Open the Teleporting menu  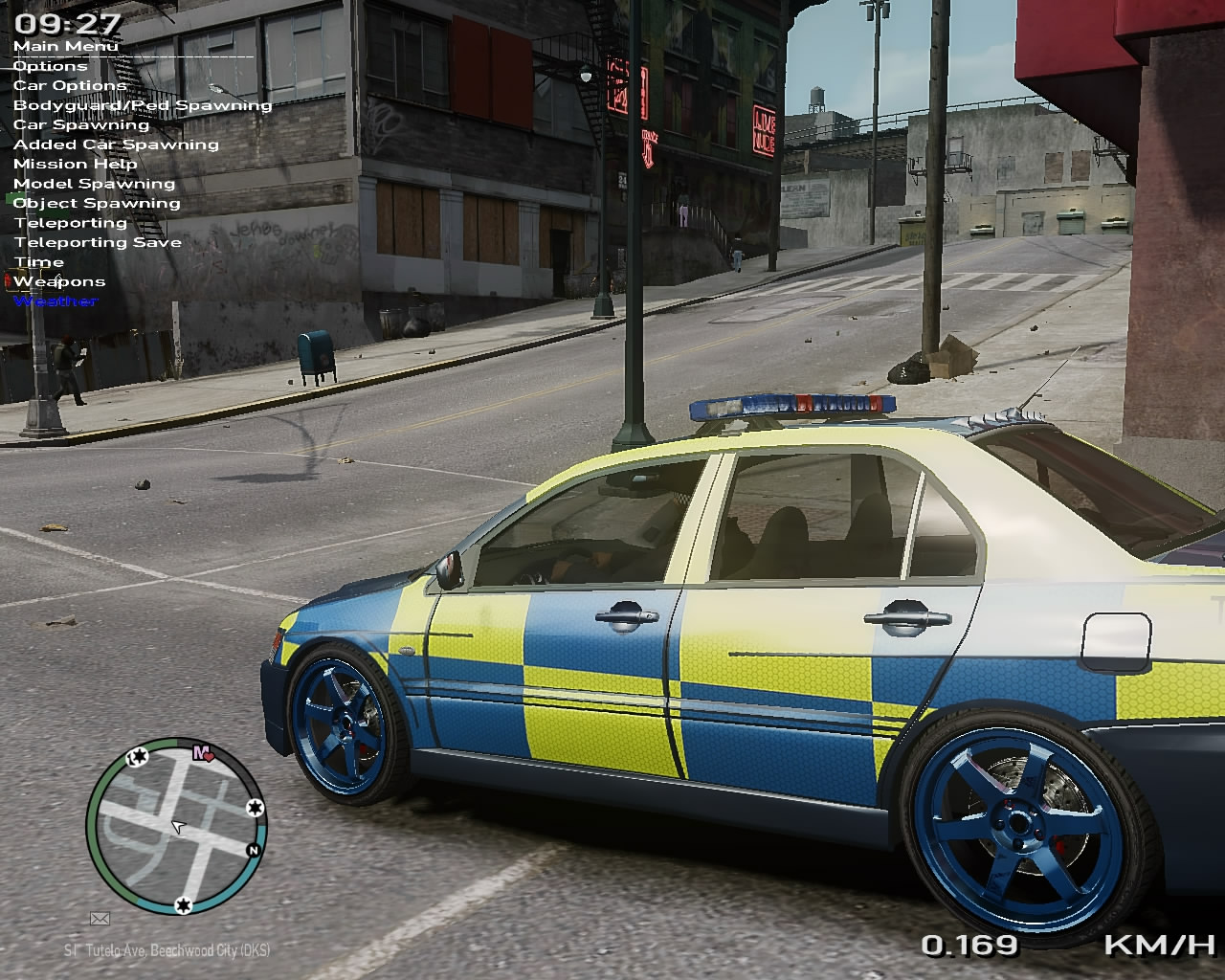71,223
